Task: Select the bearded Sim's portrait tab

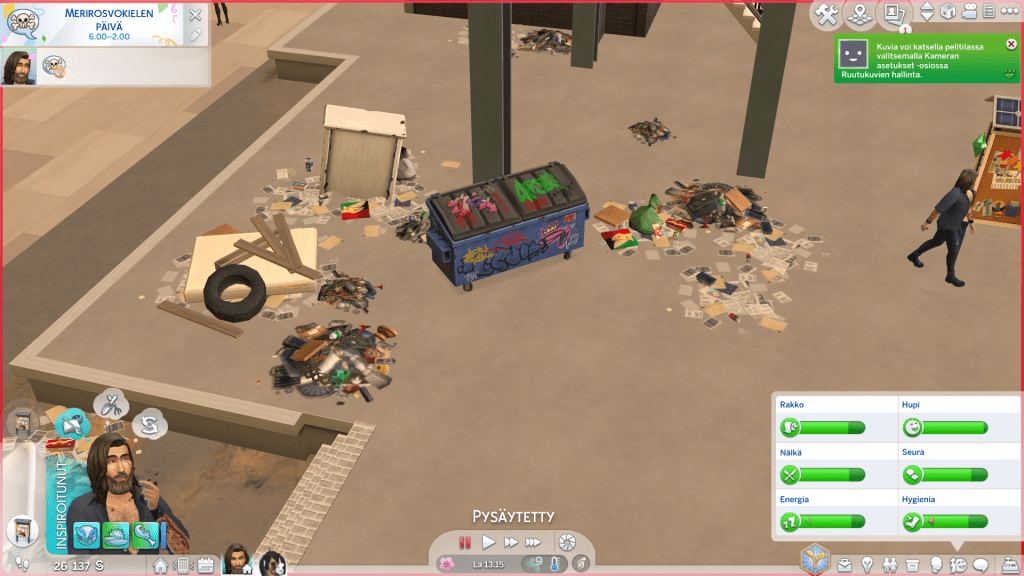Action: tap(238, 560)
